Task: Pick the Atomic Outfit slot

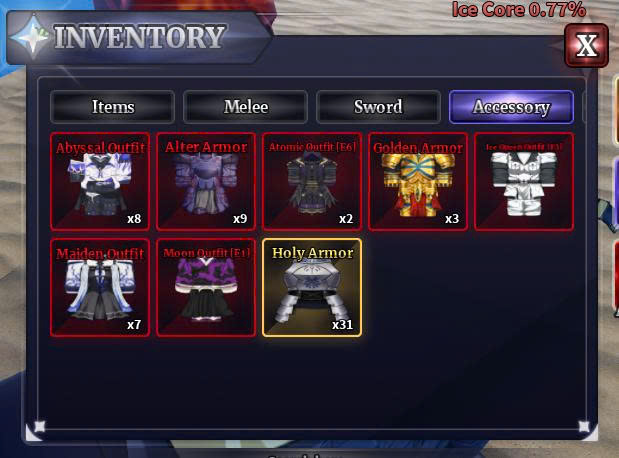Action: point(312,182)
